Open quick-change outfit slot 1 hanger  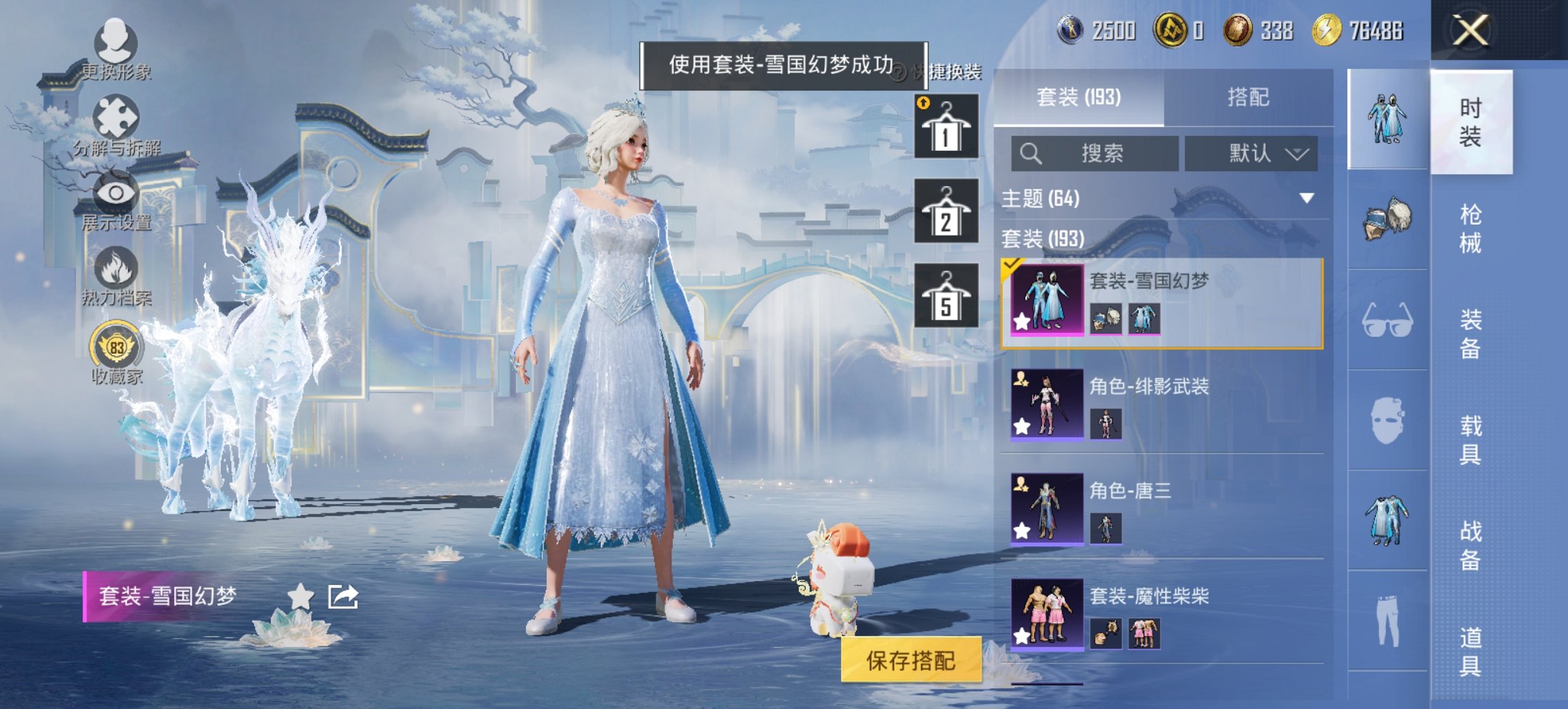(x=946, y=126)
